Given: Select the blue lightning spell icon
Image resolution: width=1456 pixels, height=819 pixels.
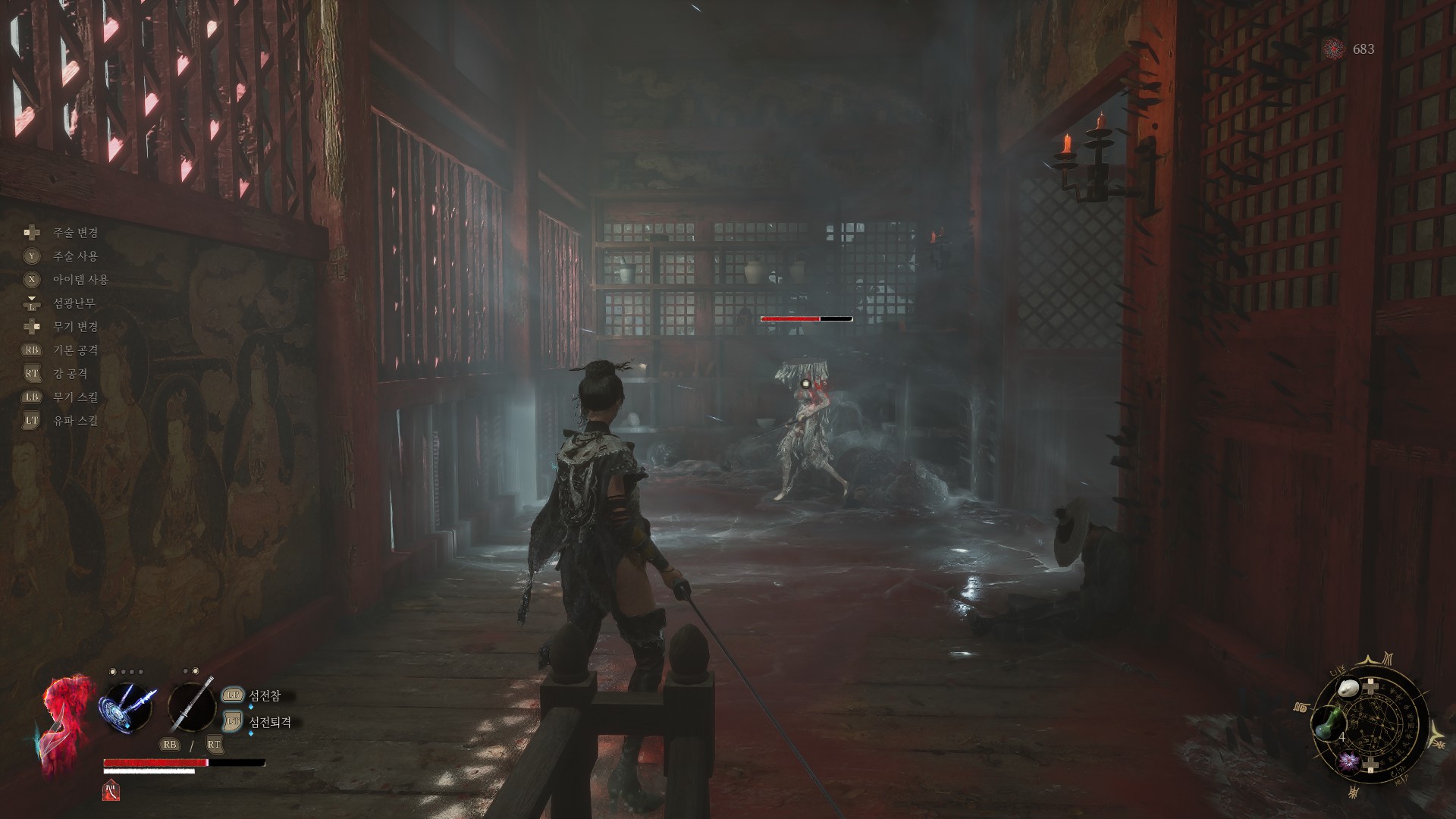Looking at the screenshot, I should (x=127, y=705).
